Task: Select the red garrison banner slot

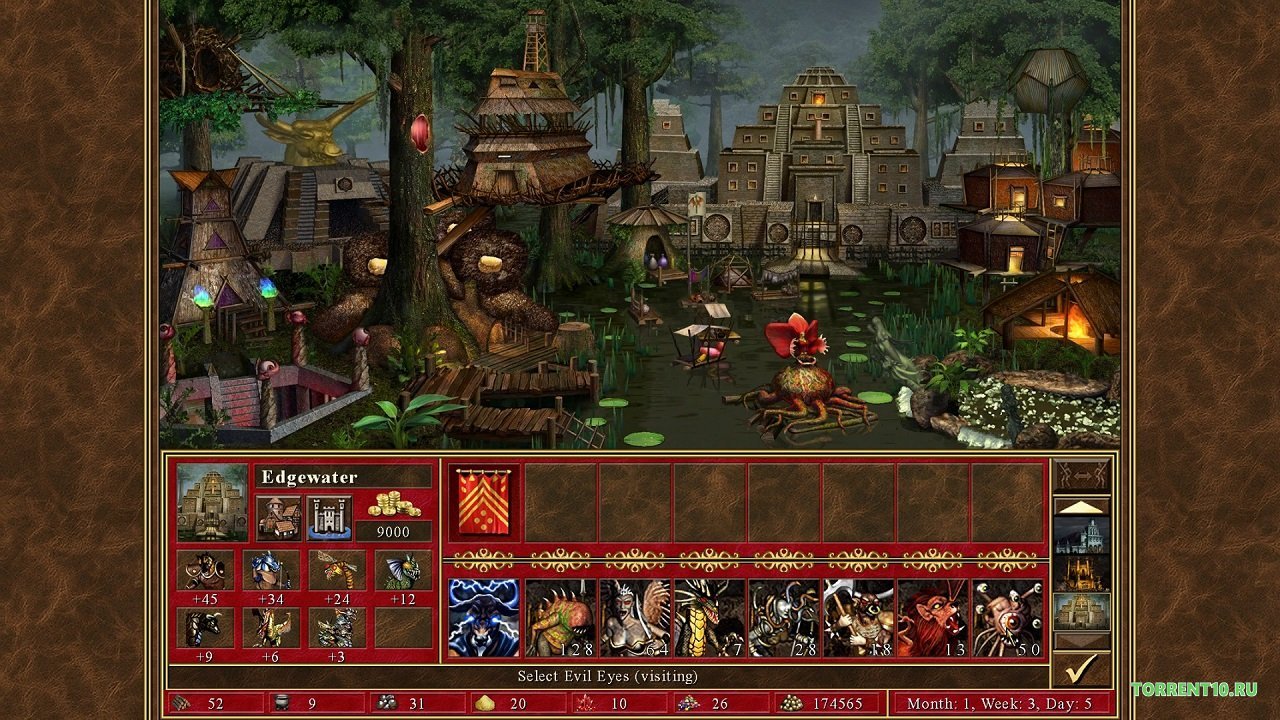Action: [x=484, y=503]
